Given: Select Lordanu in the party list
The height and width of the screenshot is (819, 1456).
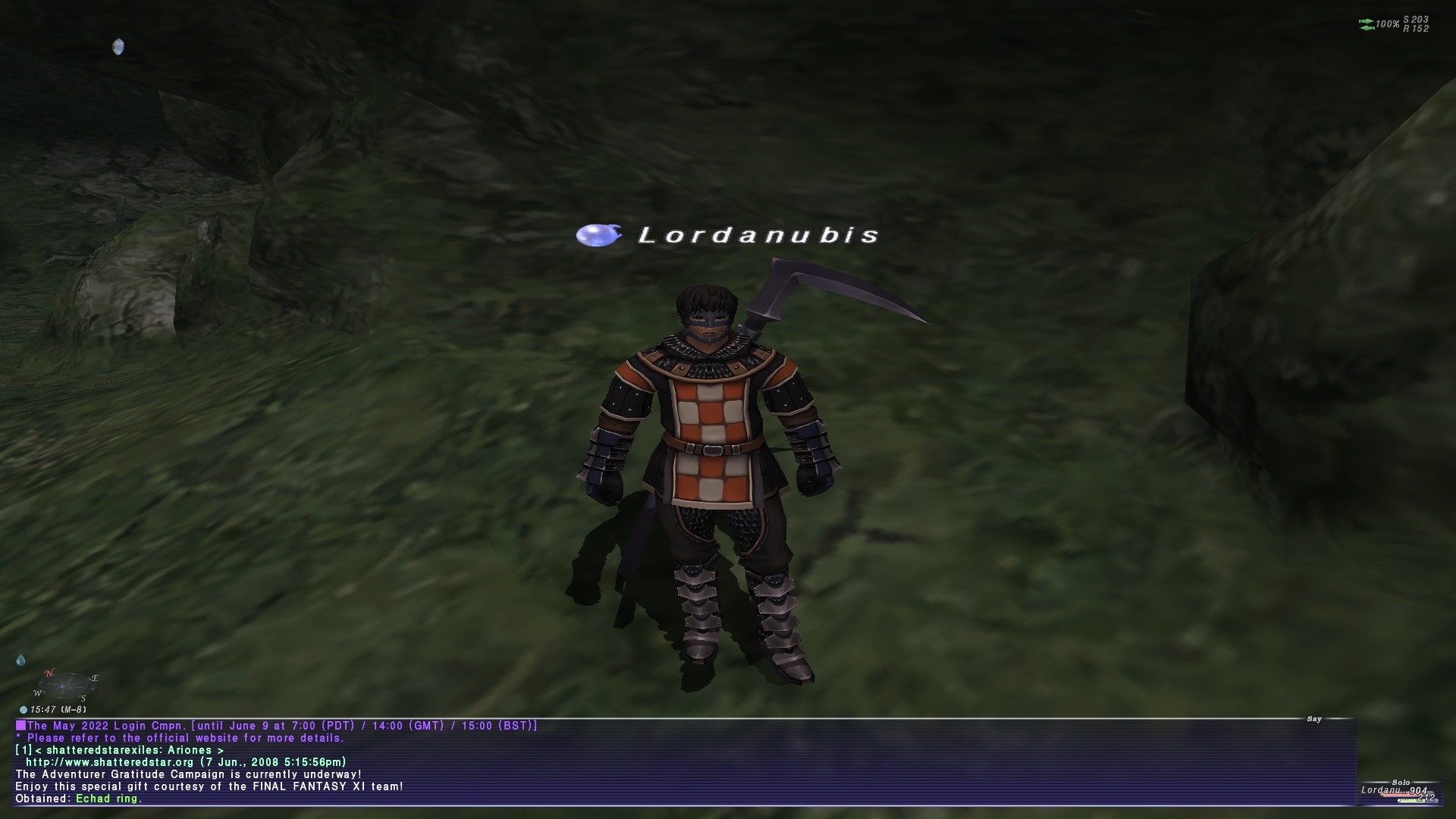Looking at the screenshot, I should click(1382, 790).
